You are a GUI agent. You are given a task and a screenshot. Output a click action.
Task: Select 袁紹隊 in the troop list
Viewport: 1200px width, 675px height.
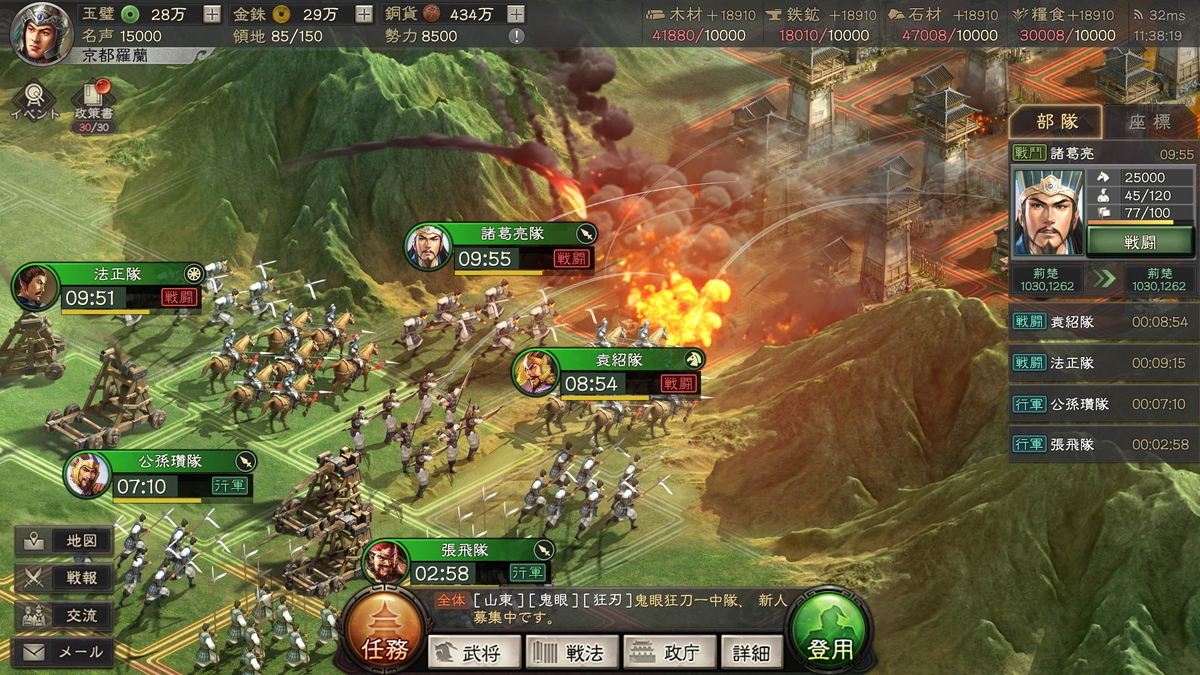click(x=1101, y=322)
